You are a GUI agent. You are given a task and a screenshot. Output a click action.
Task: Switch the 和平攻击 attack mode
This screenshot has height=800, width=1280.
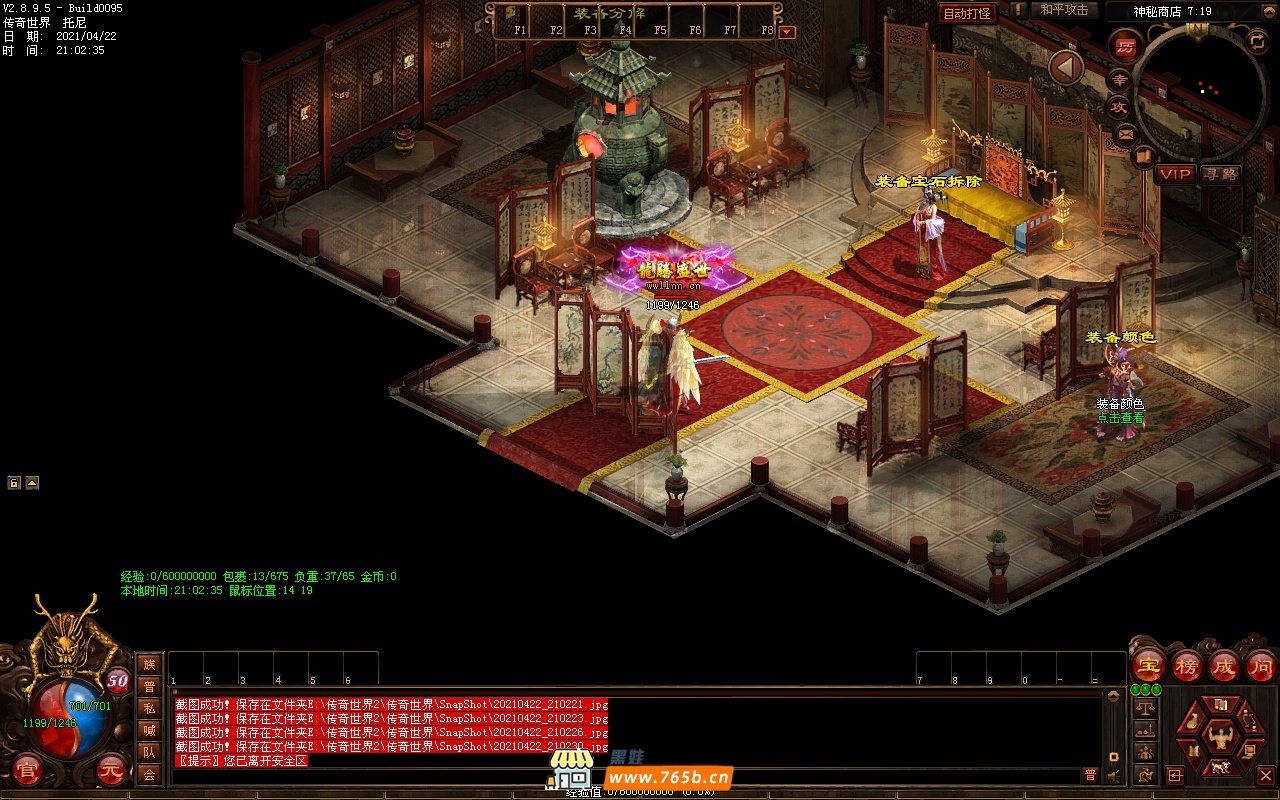point(1064,10)
